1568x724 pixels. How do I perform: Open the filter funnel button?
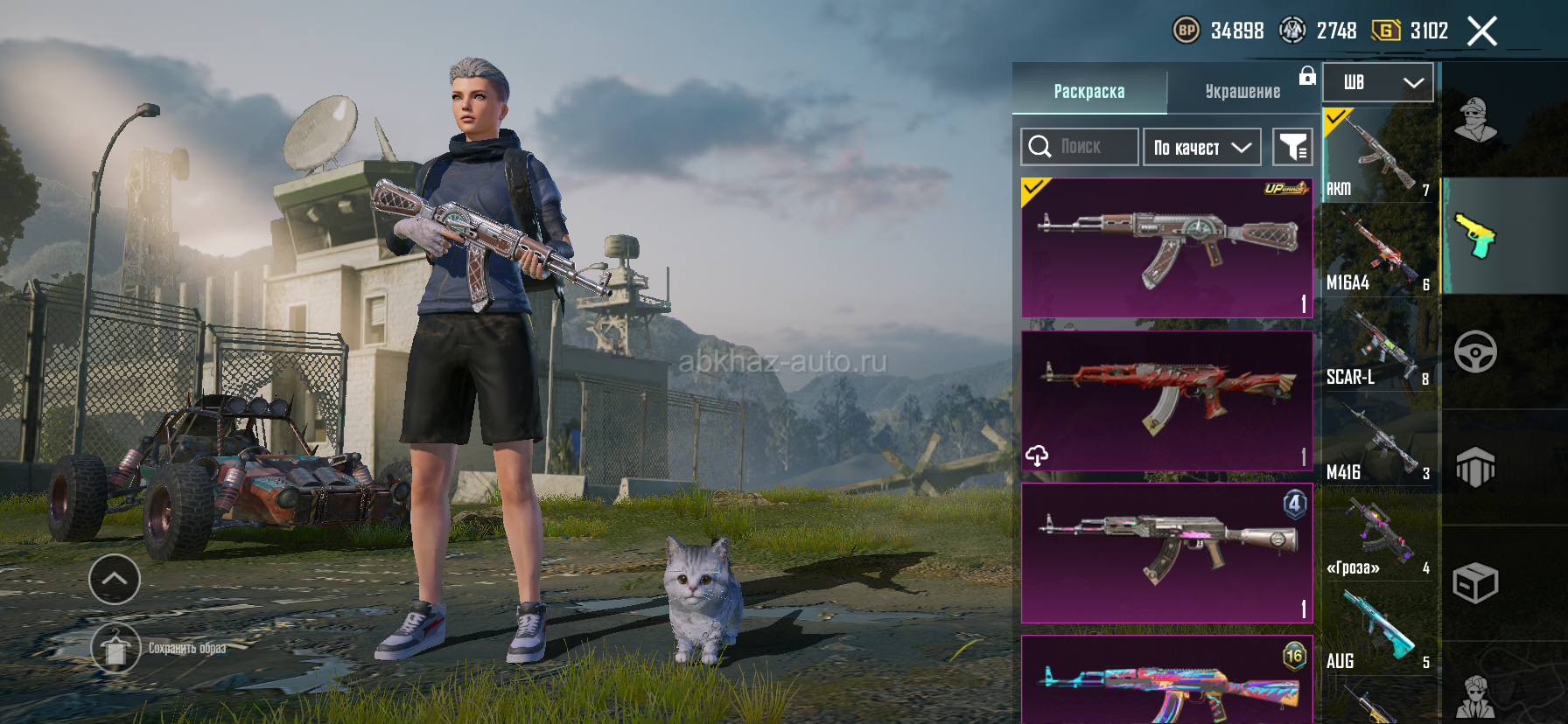pyautogui.click(x=1291, y=147)
